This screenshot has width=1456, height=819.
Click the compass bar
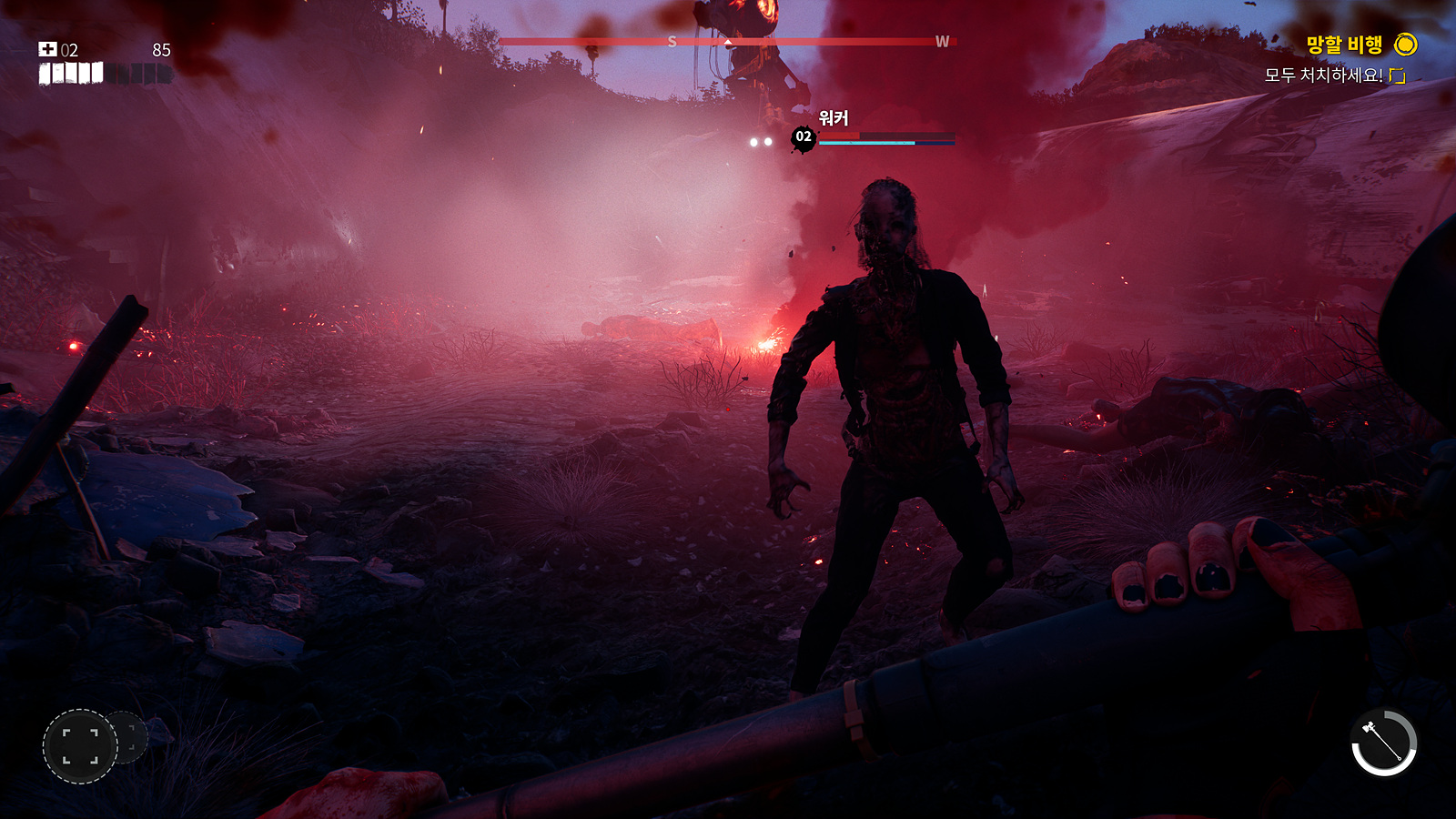click(726, 42)
